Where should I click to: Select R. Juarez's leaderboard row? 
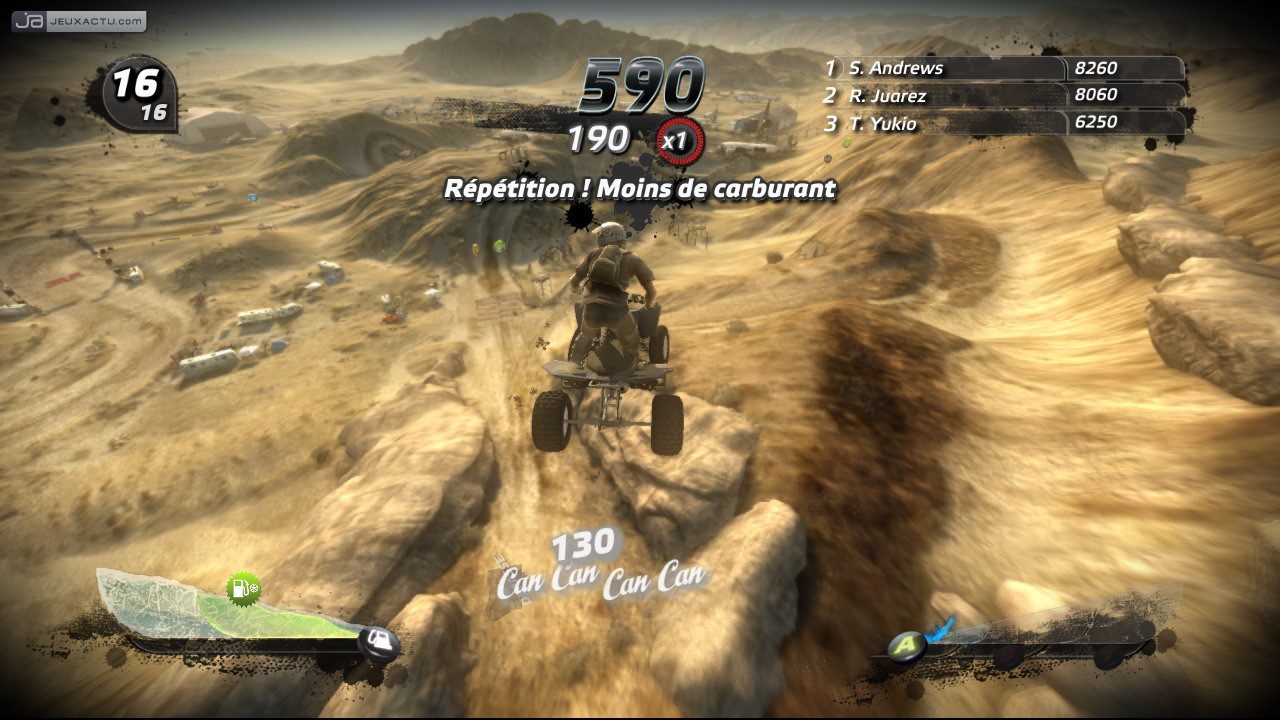pos(888,96)
